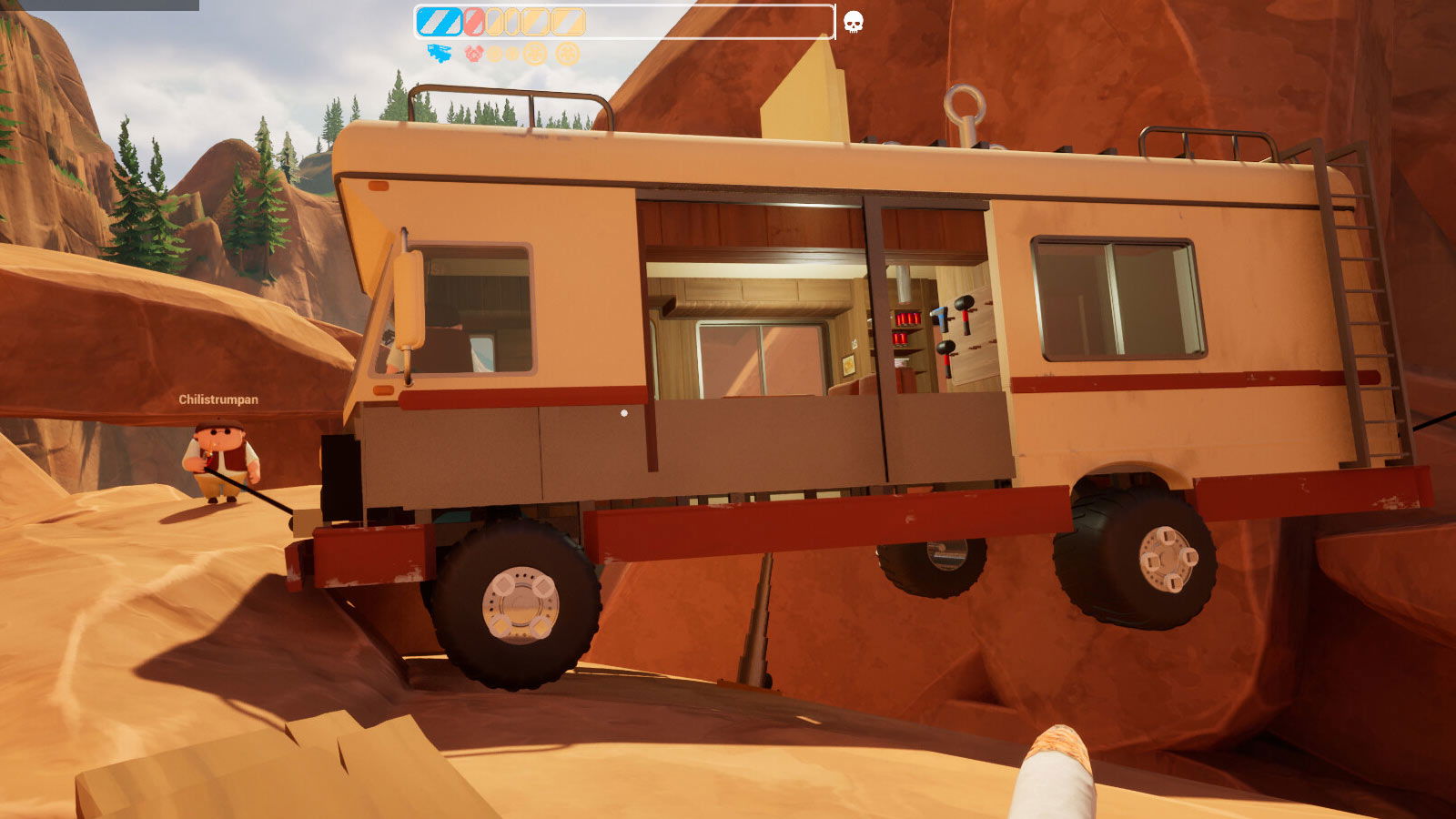
Task: Click the last striped yellow segment
Action: tap(567, 22)
